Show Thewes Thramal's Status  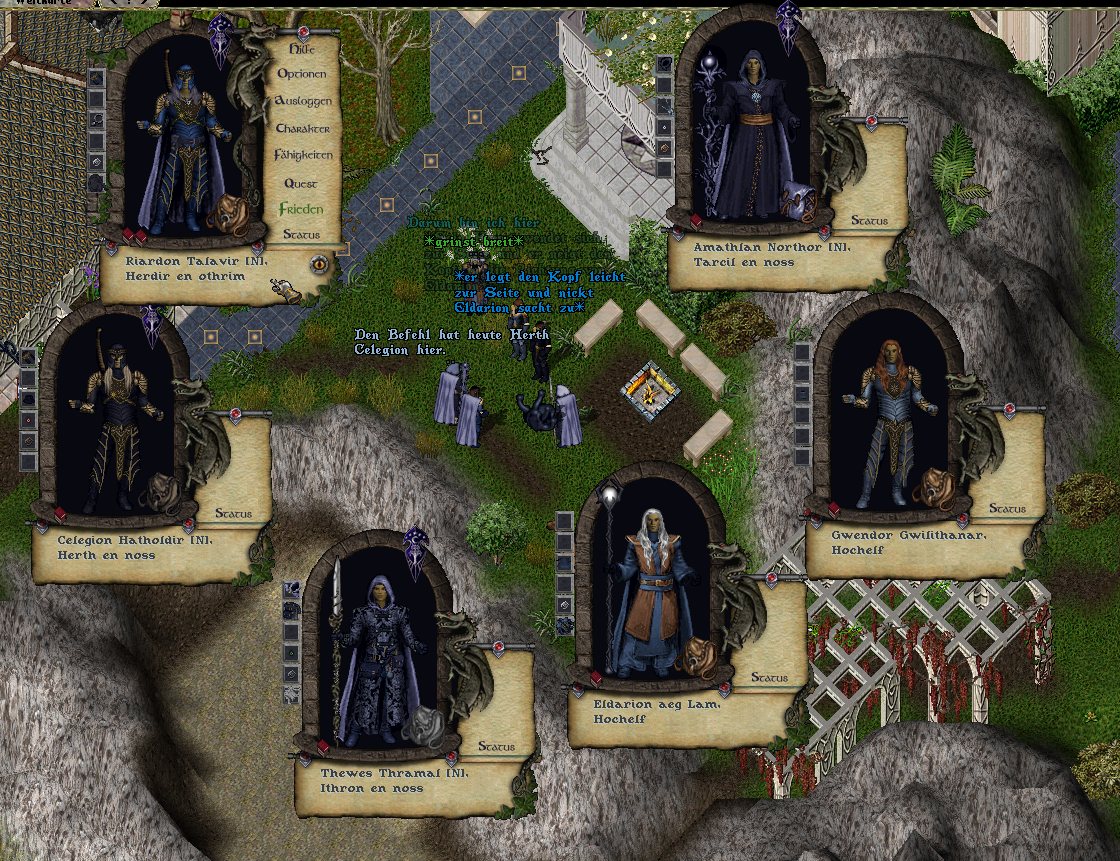click(x=496, y=747)
